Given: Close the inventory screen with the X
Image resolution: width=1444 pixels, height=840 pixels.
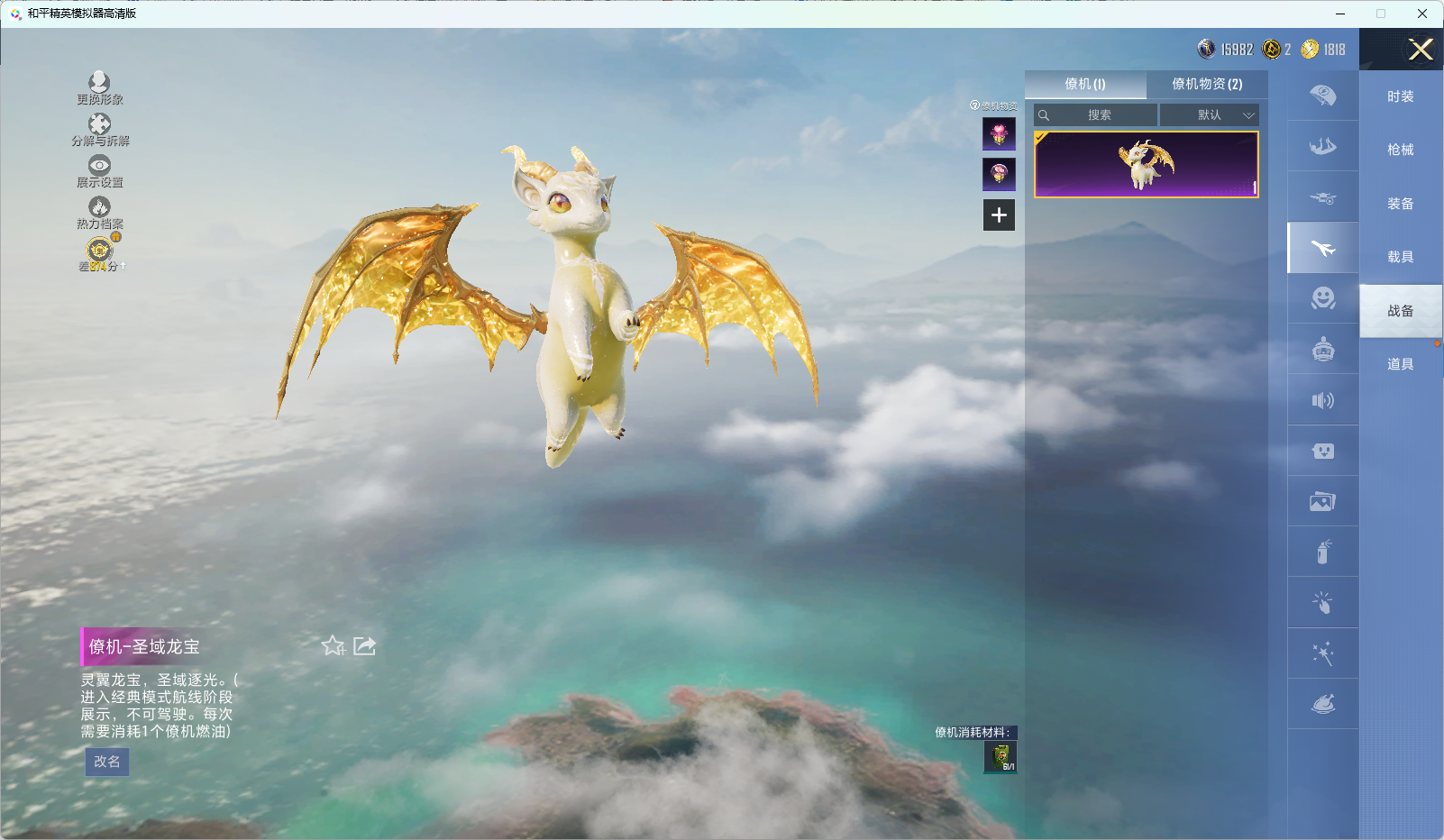Looking at the screenshot, I should click(1421, 50).
